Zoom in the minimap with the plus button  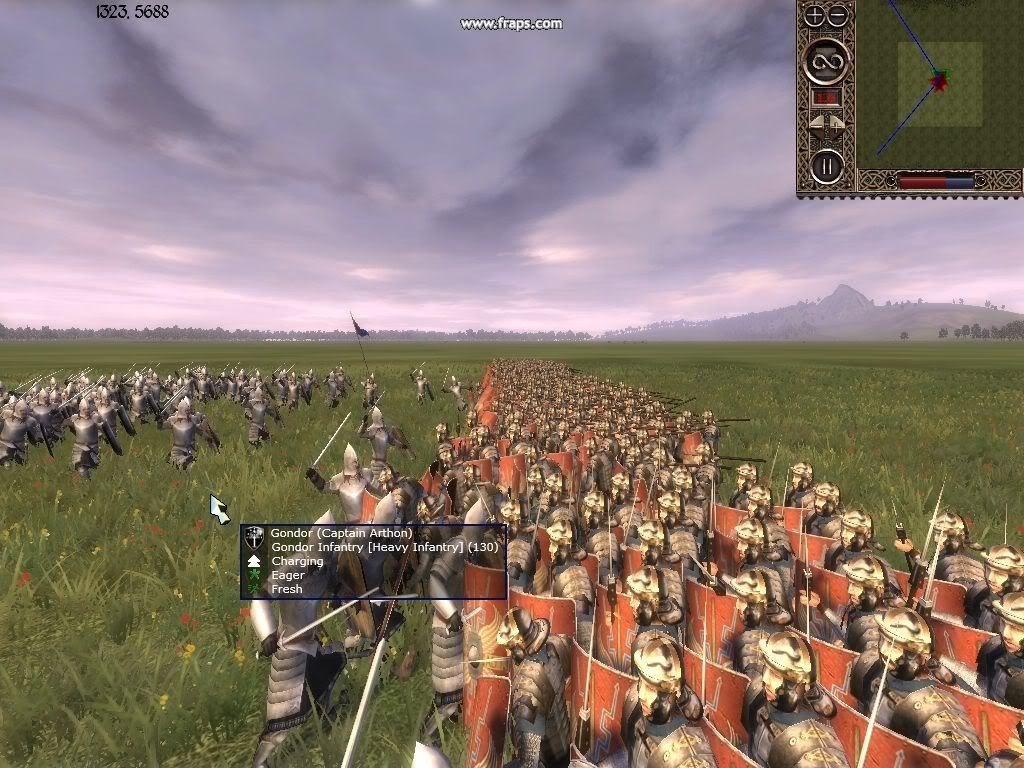[815, 15]
